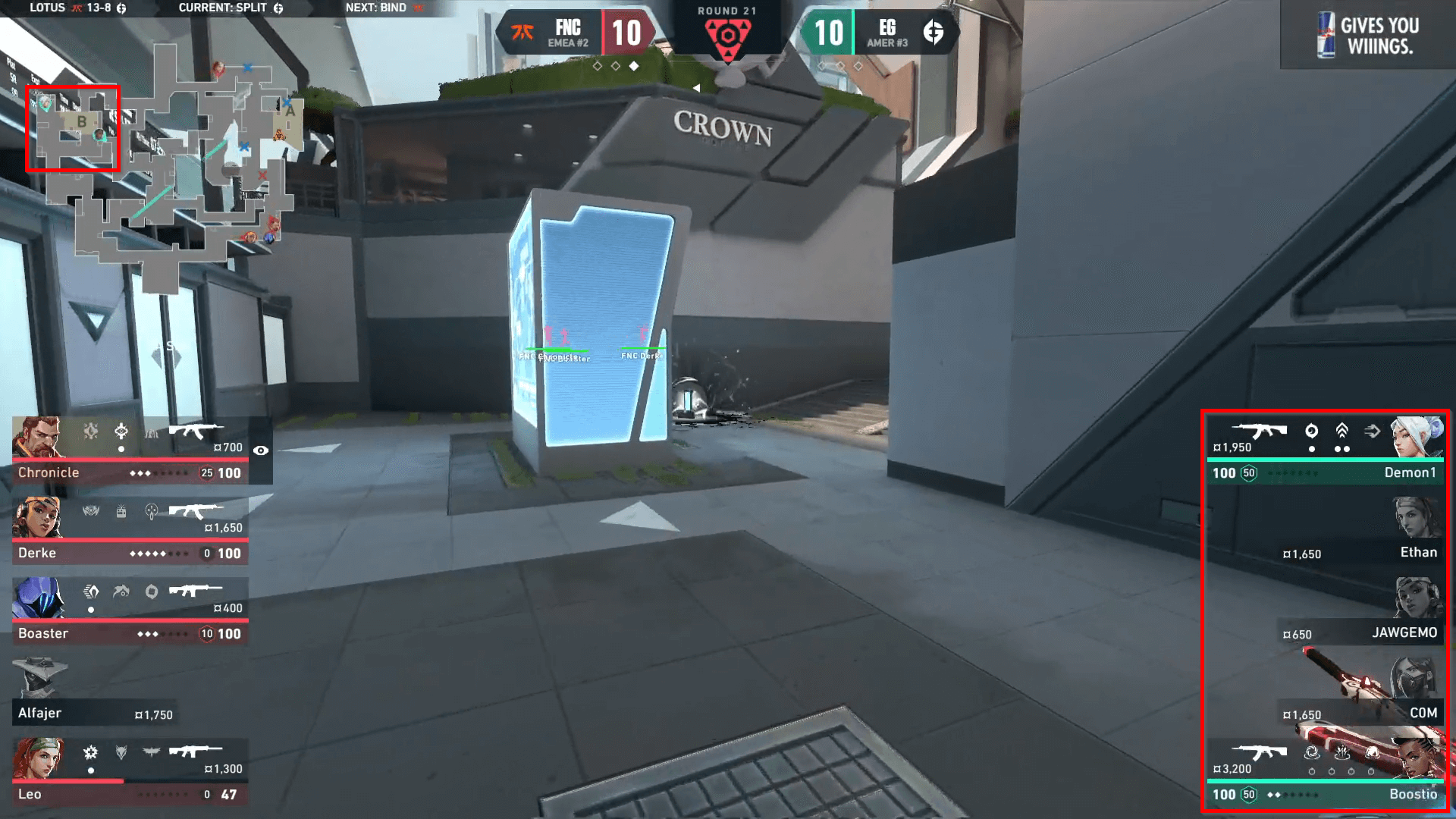The width and height of the screenshot is (1456, 819).
Task: Click the player name Demon1
Action: [1410, 472]
